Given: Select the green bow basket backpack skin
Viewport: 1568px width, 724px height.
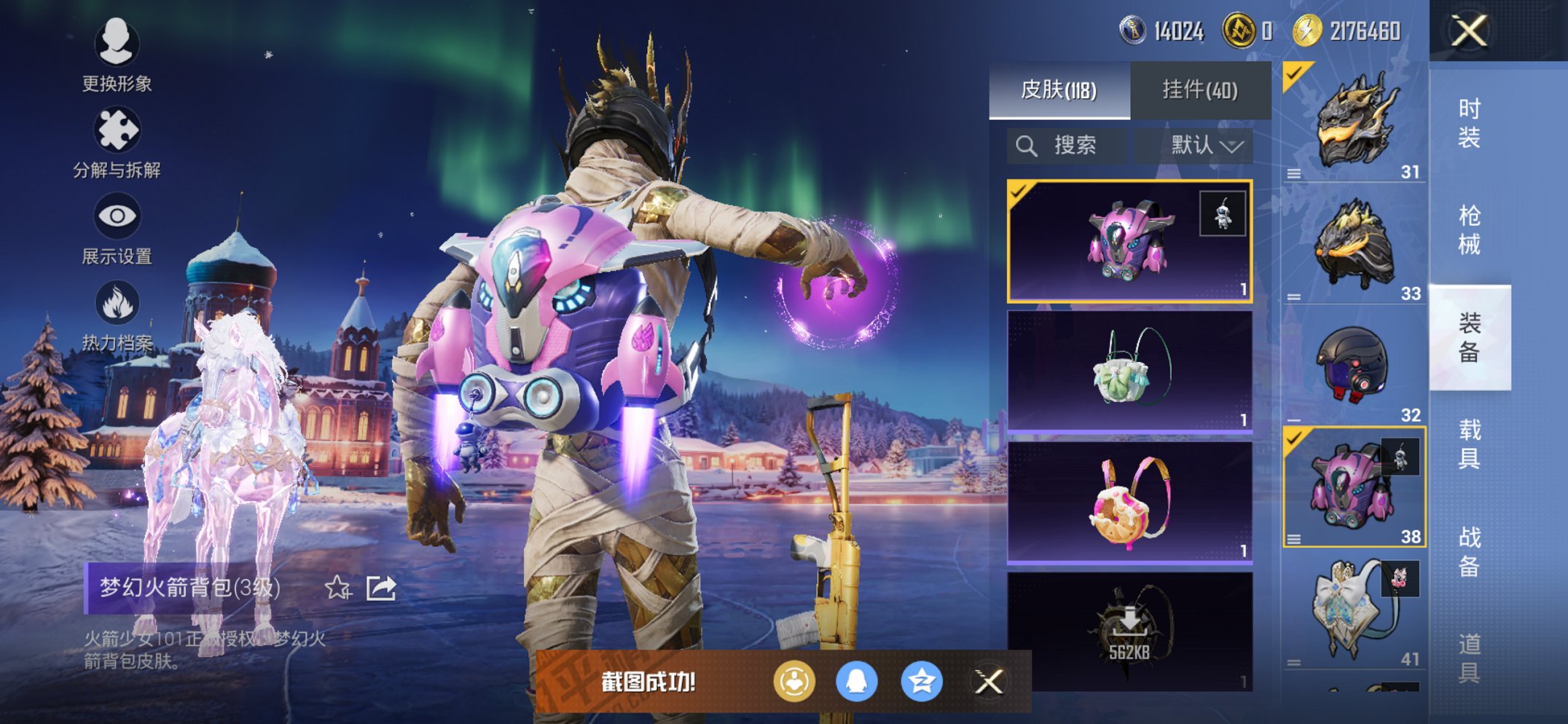Looking at the screenshot, I should (x=1129, y=371).
